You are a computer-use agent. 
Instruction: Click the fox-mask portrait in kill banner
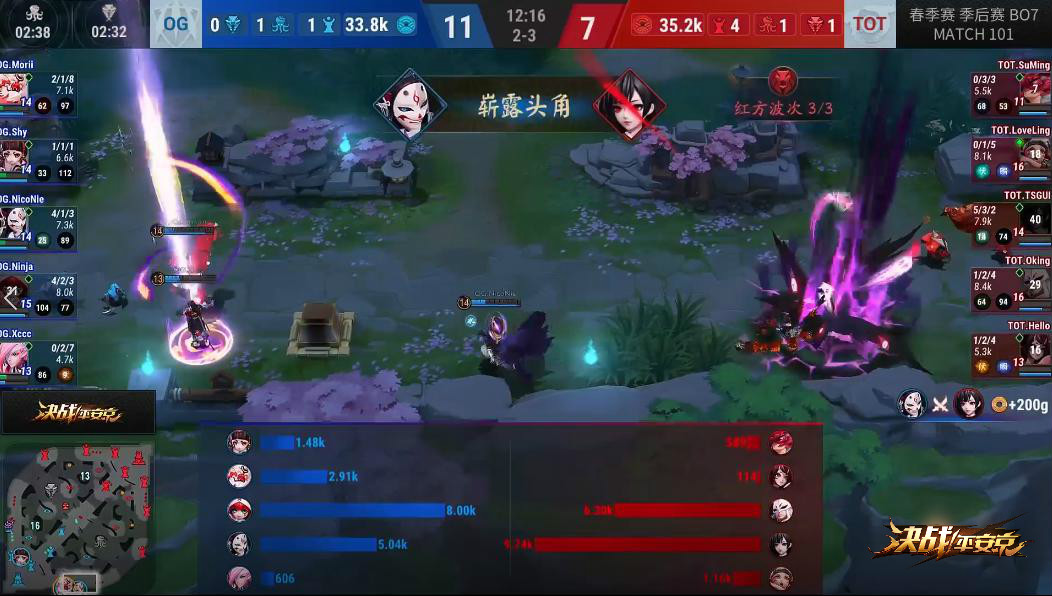[409, 103]
